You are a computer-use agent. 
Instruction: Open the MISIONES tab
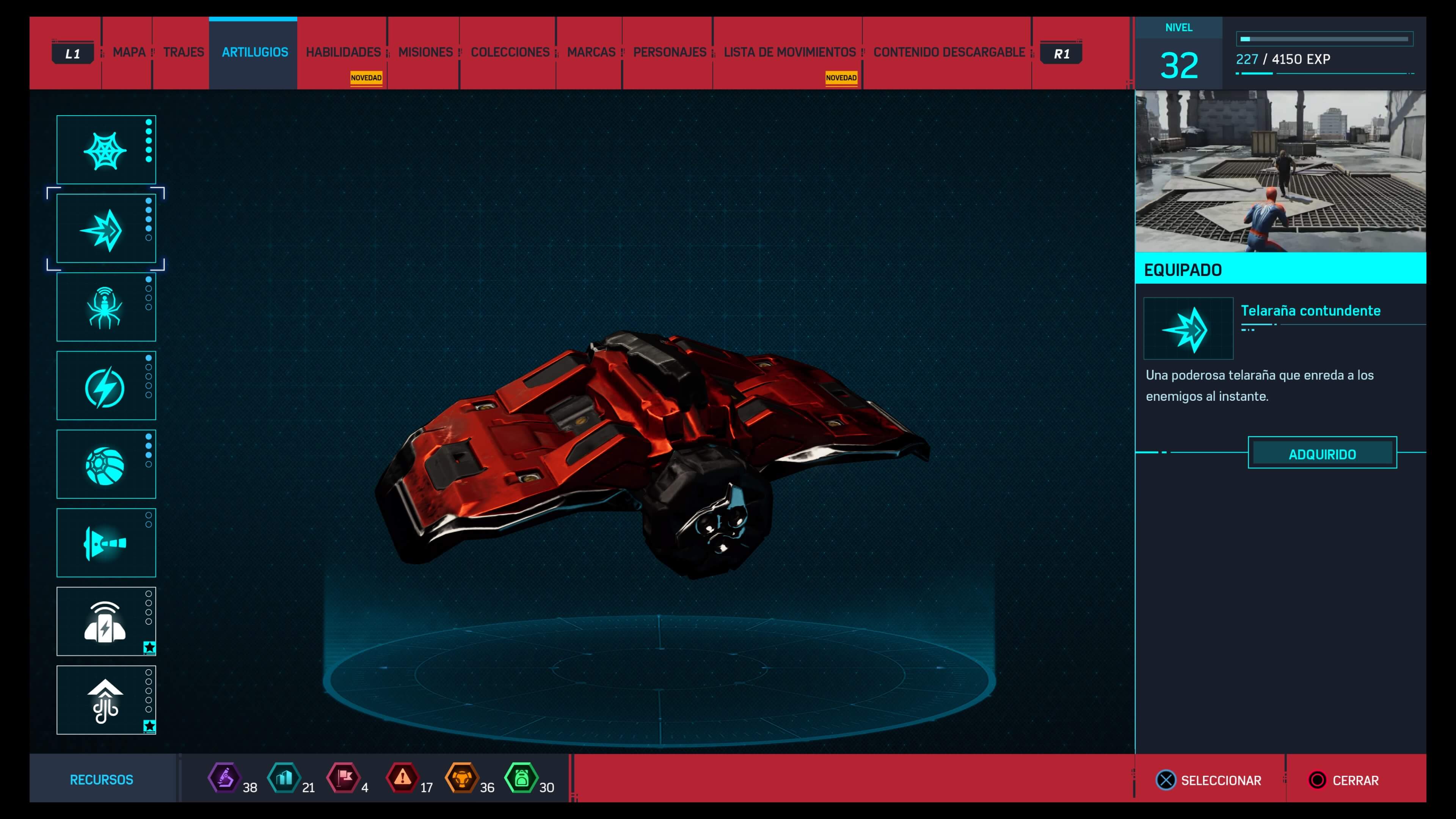point(425,53)
